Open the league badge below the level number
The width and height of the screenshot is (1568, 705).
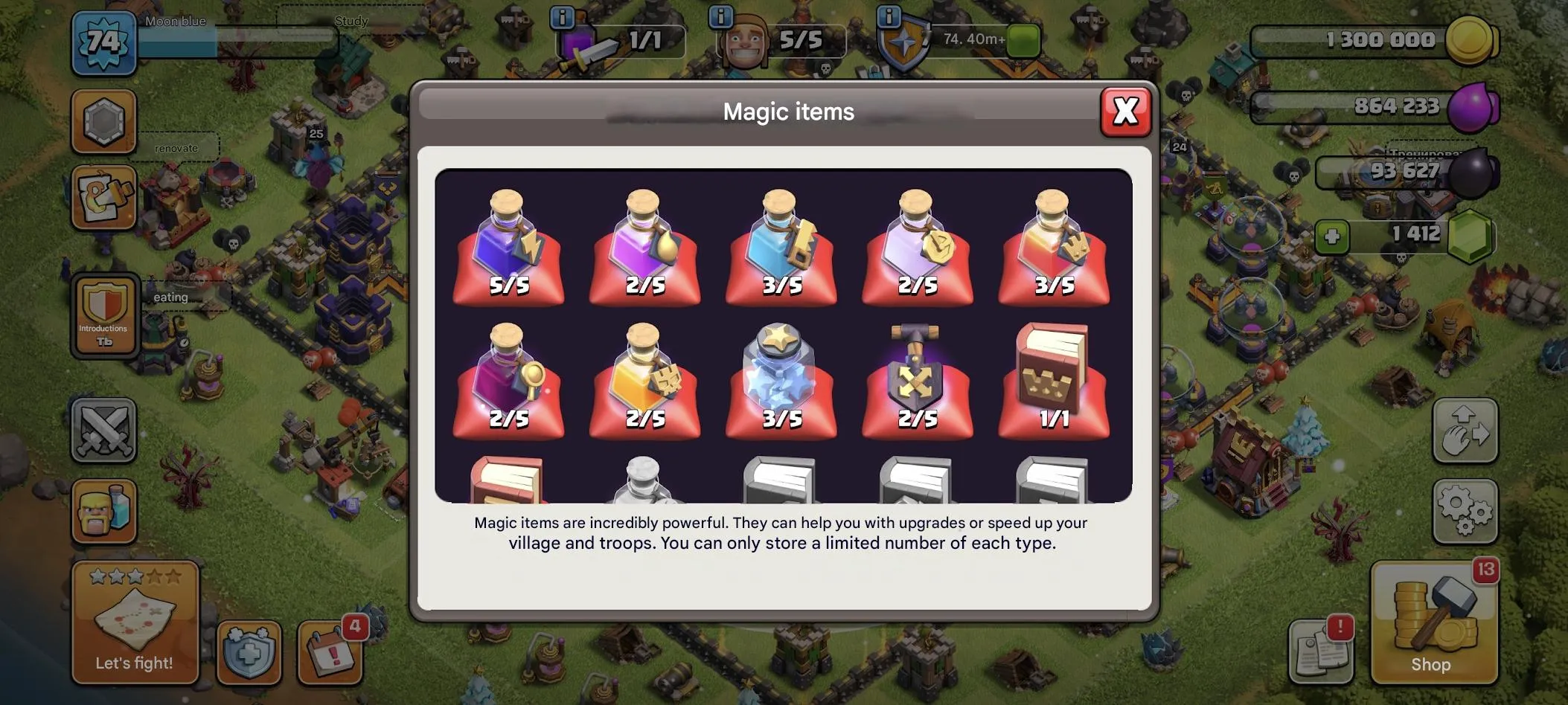point(103,121)
